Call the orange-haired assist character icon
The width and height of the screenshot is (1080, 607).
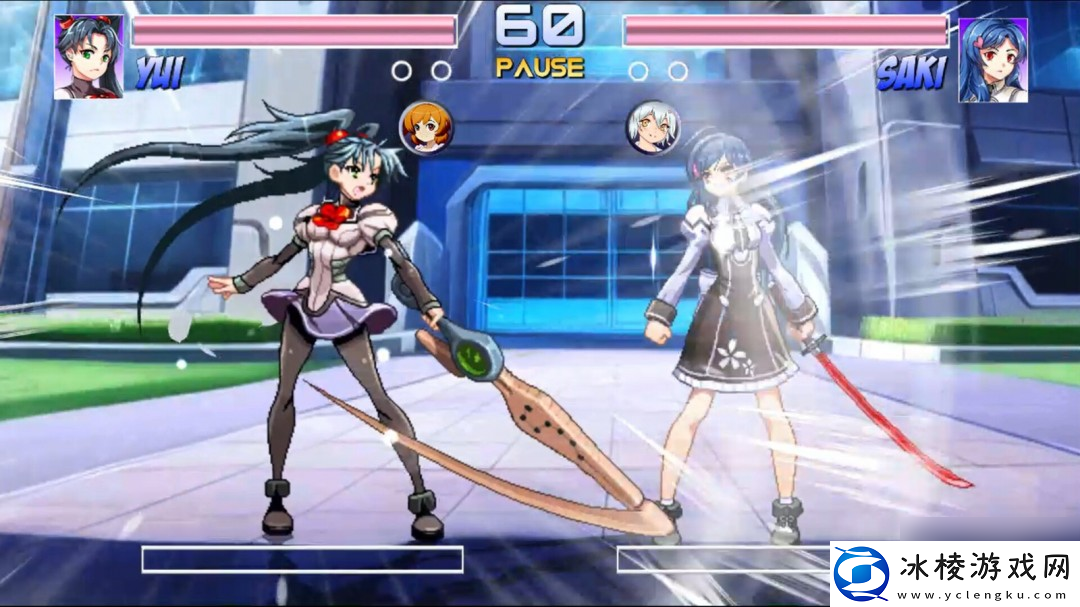coord(427,127)
